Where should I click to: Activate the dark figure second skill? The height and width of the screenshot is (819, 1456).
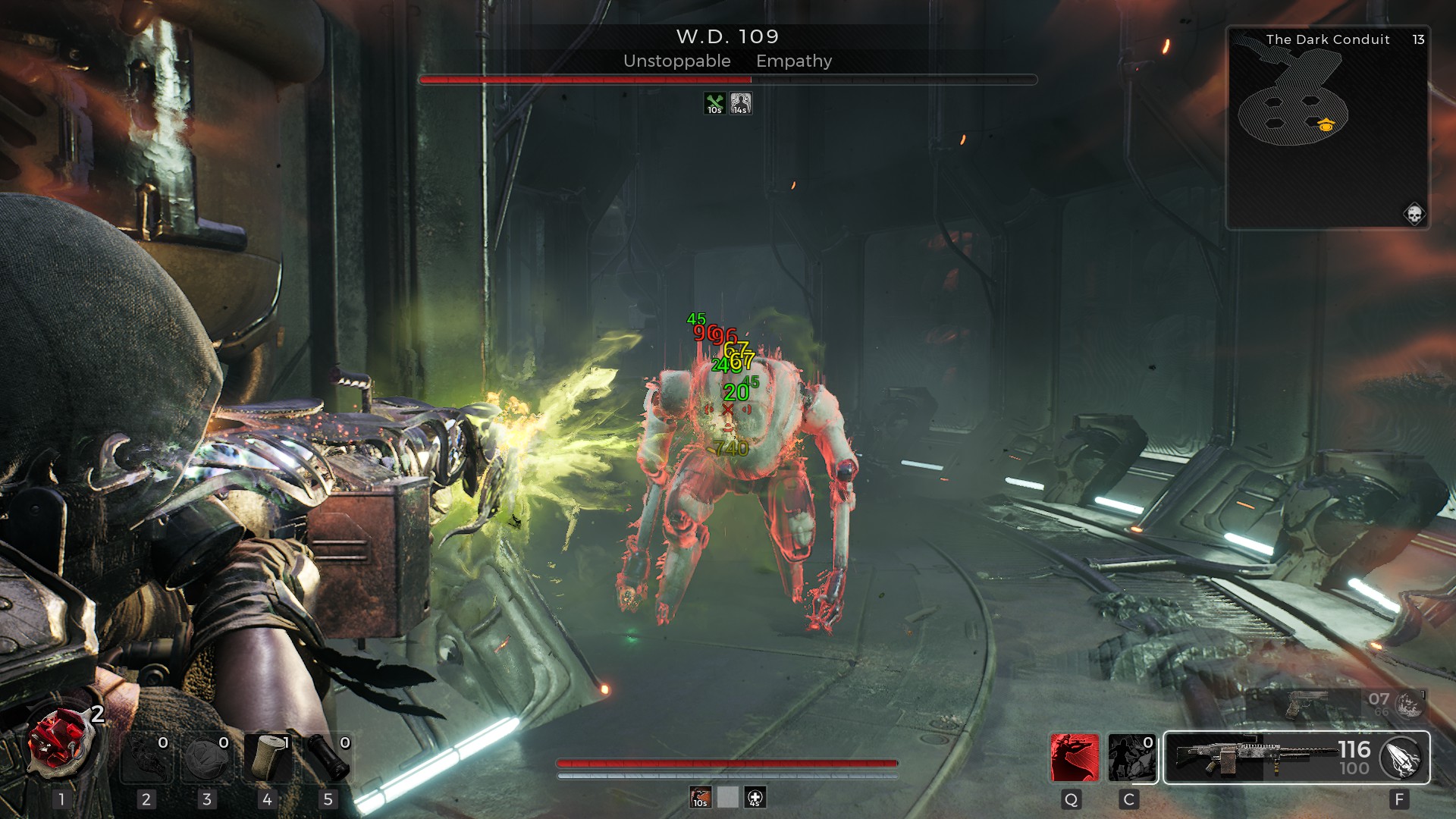[1131, 758]
